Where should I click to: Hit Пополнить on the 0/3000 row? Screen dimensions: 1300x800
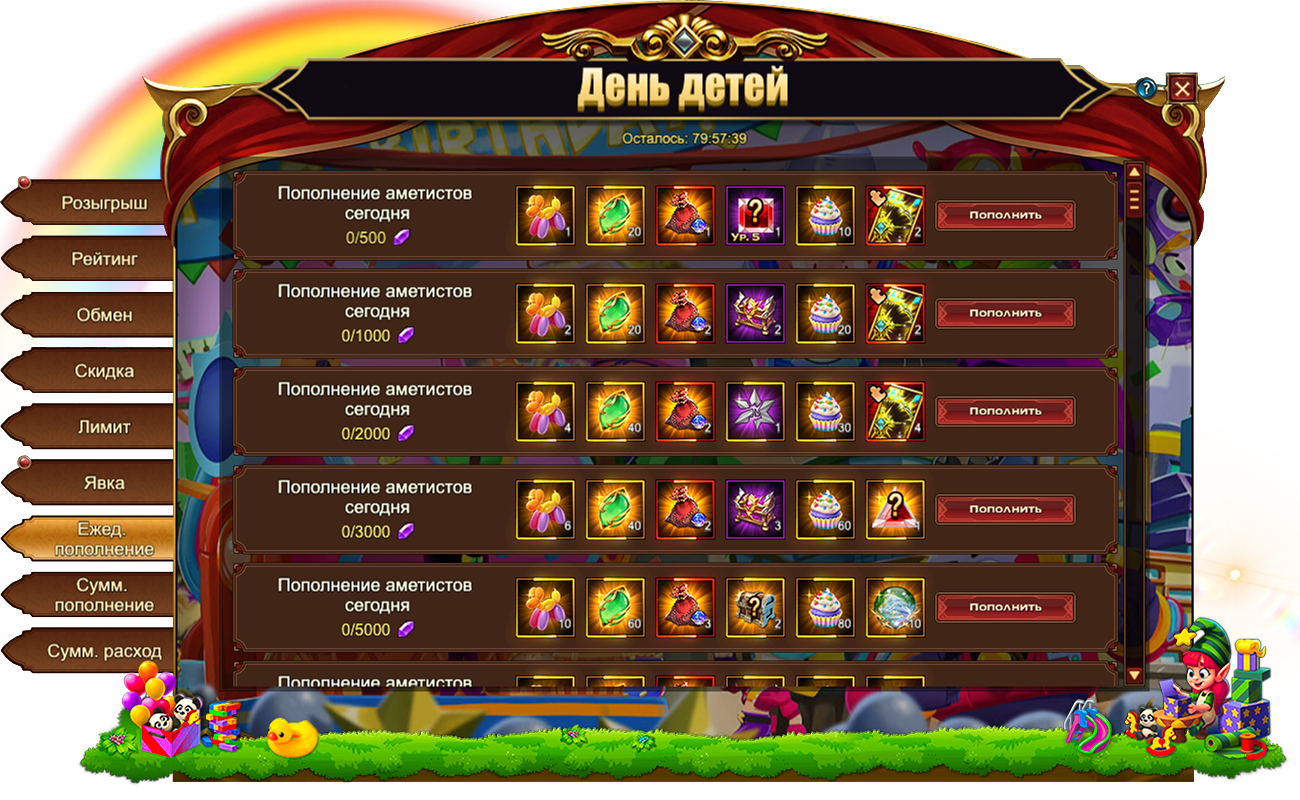[1005, 509]
